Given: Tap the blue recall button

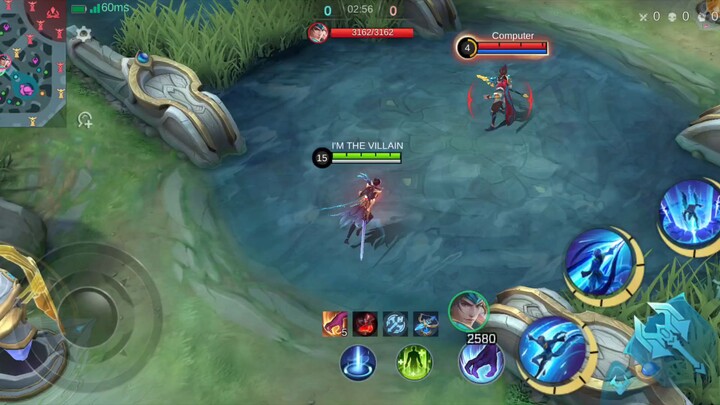Looking at the screenshot, I should 357,362.
